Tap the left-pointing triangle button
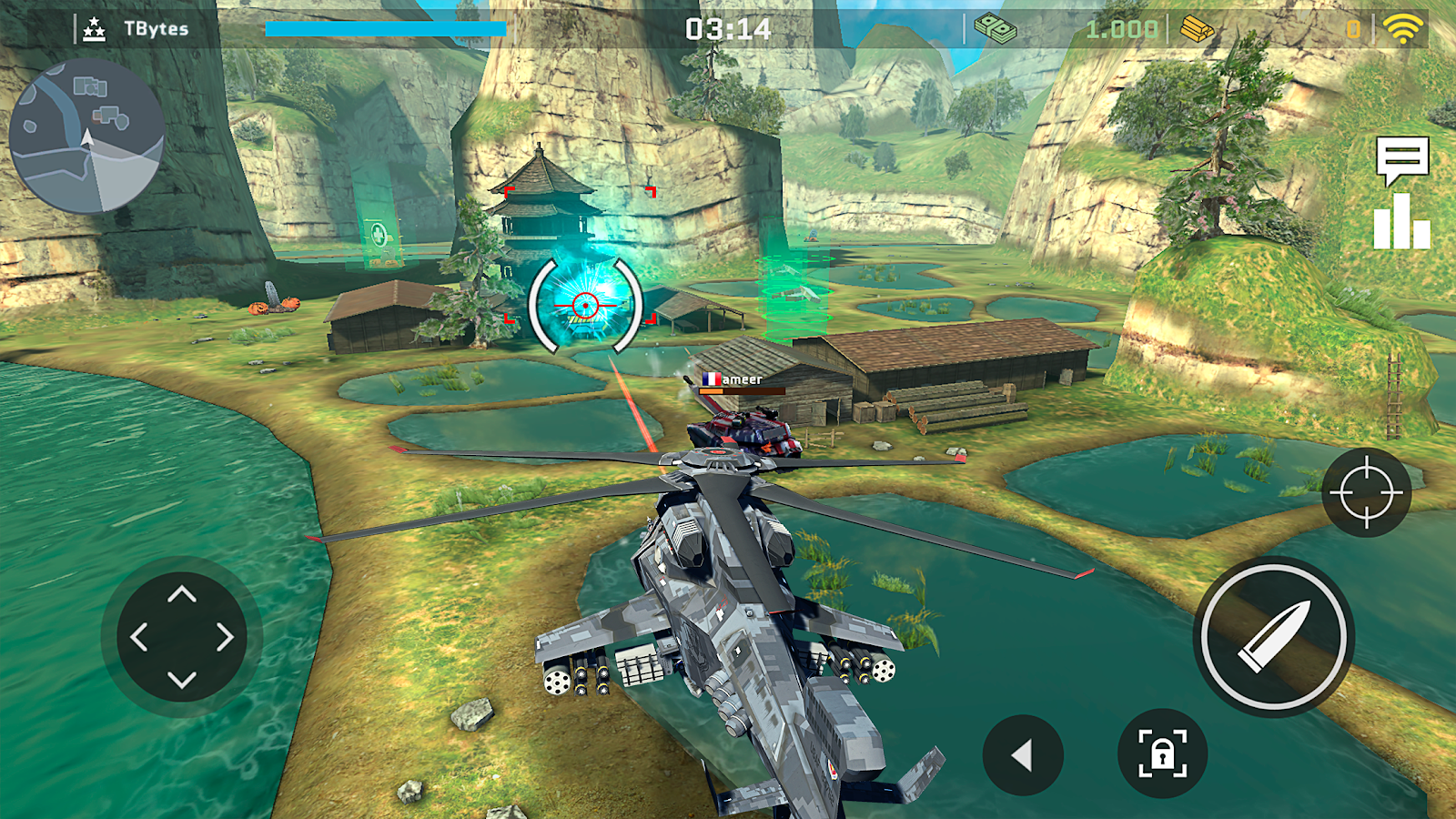 click(x=1023, y=754)
